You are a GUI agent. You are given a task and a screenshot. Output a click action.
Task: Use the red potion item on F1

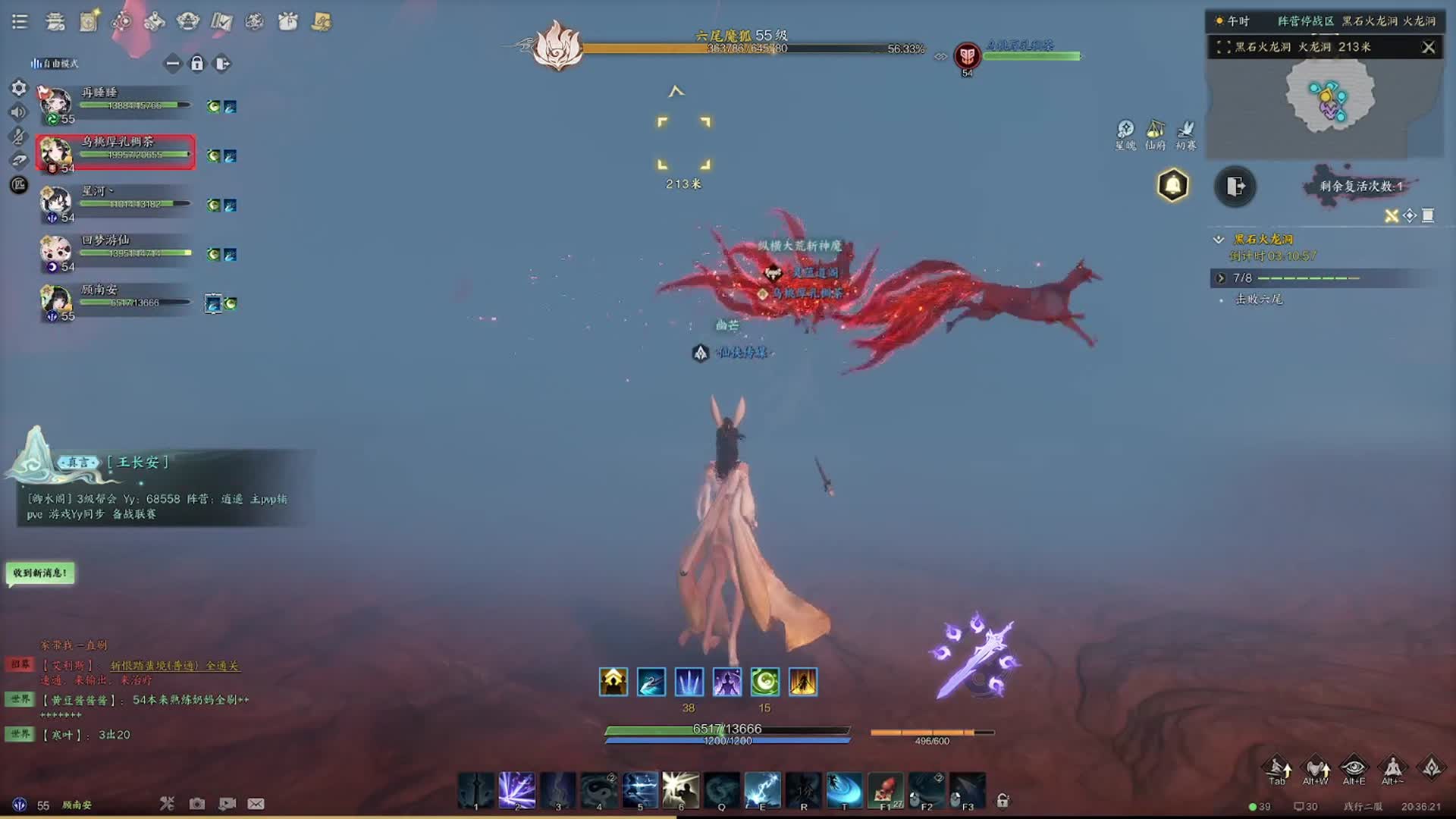pyautogui.click(x=885, y=790)
